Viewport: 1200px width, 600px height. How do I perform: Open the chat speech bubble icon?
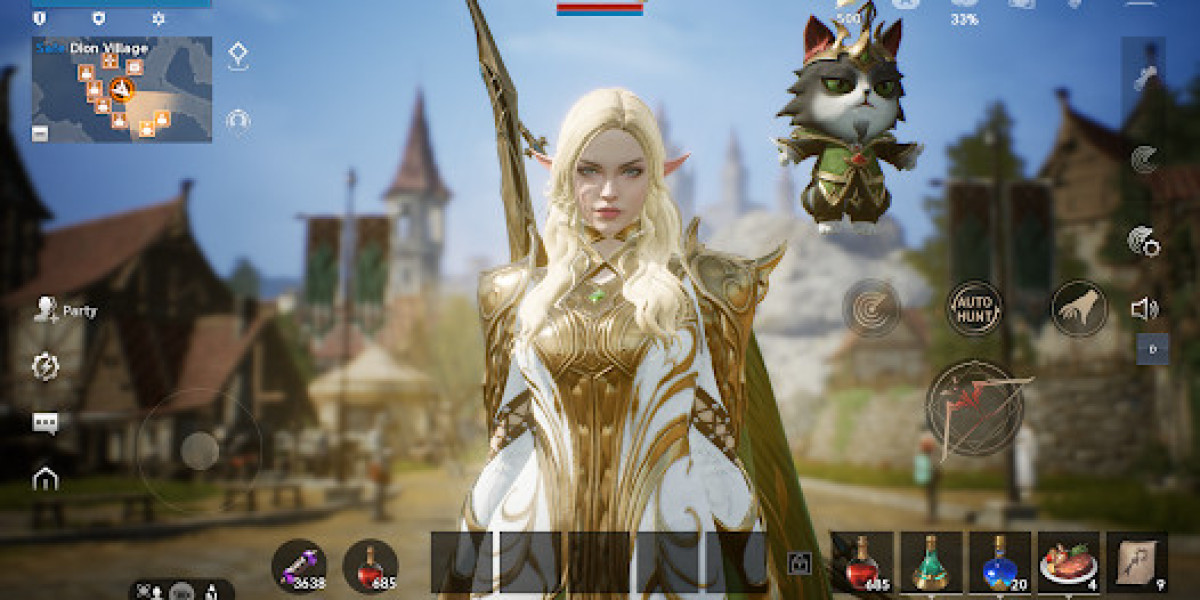45,423
